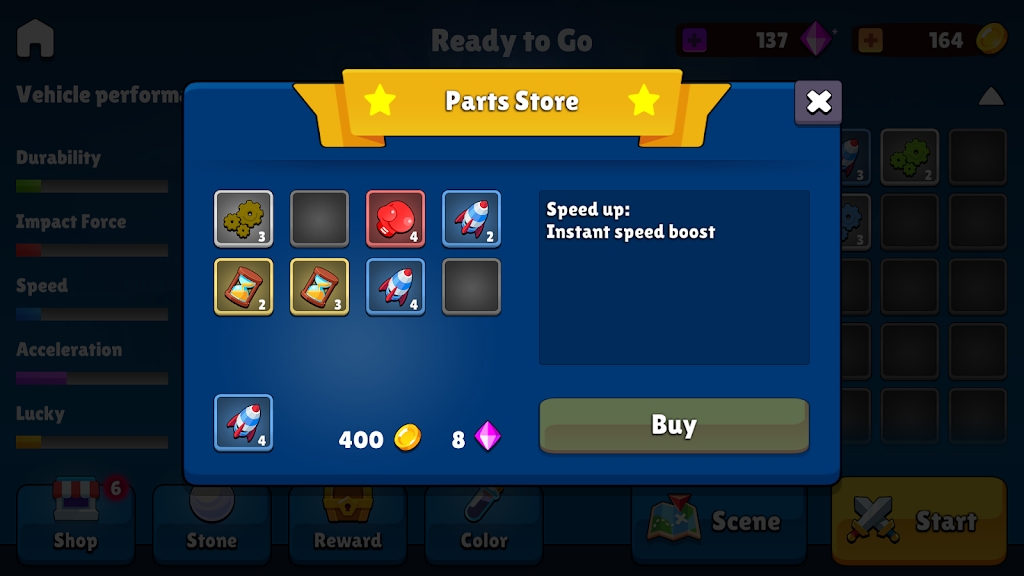Pick the hourglass part numbered 3

tap(319, 287)
